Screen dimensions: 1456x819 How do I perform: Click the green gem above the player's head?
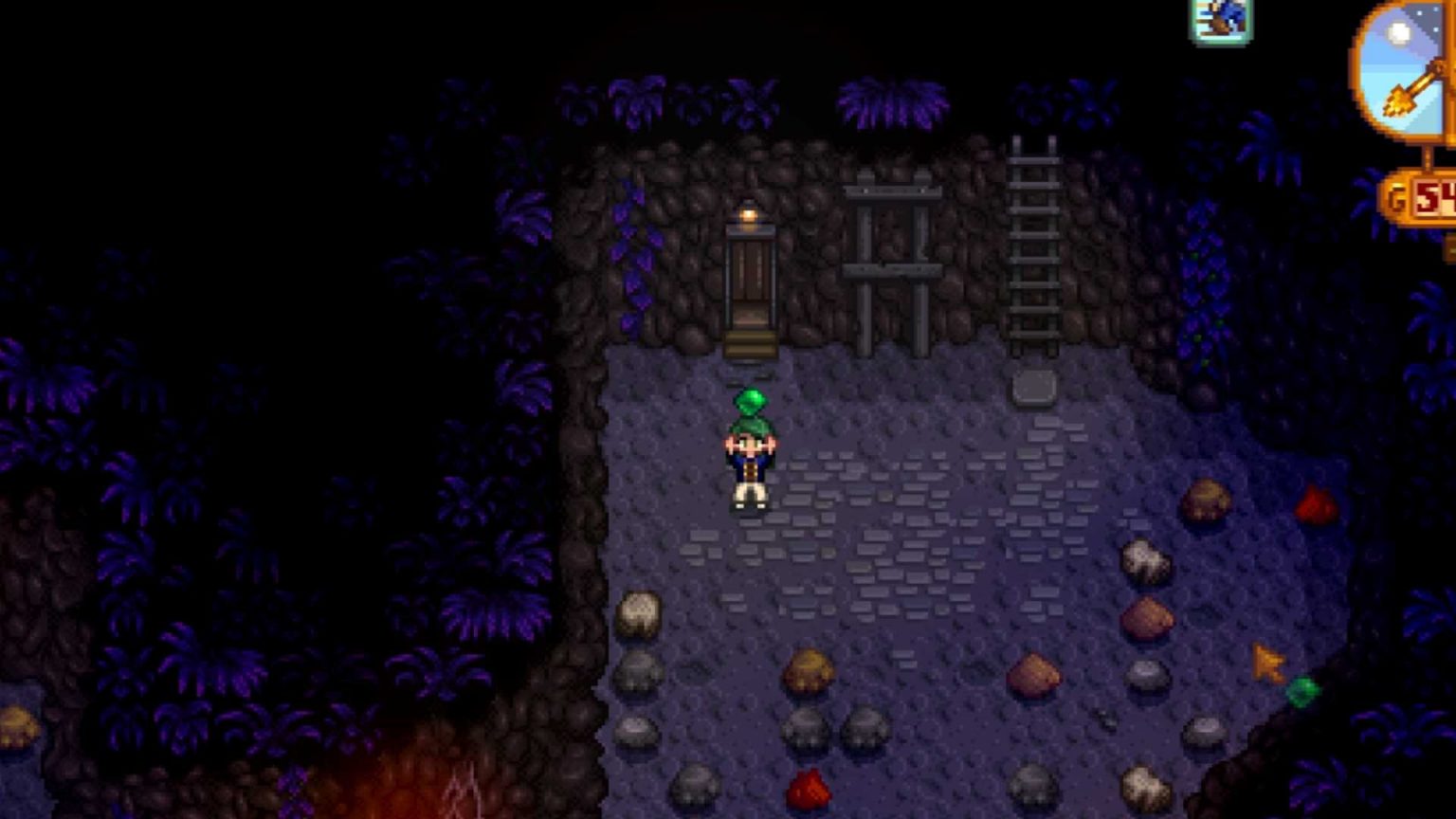(x=750, y=402)
